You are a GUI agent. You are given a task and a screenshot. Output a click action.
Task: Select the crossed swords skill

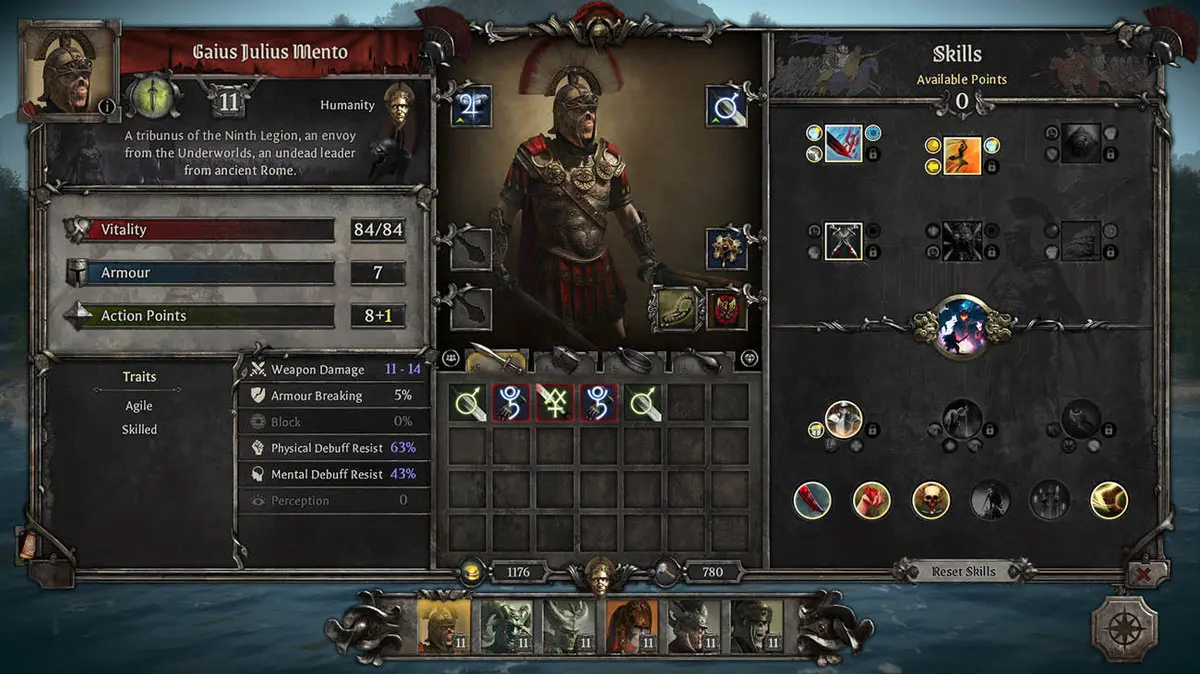tap(843, 241)
